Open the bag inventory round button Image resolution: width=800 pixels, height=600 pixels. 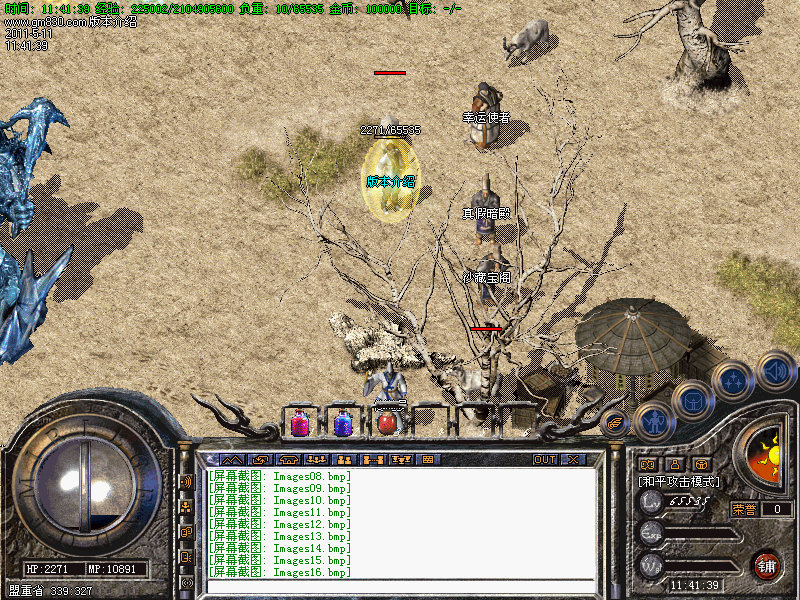click(692, 402)
